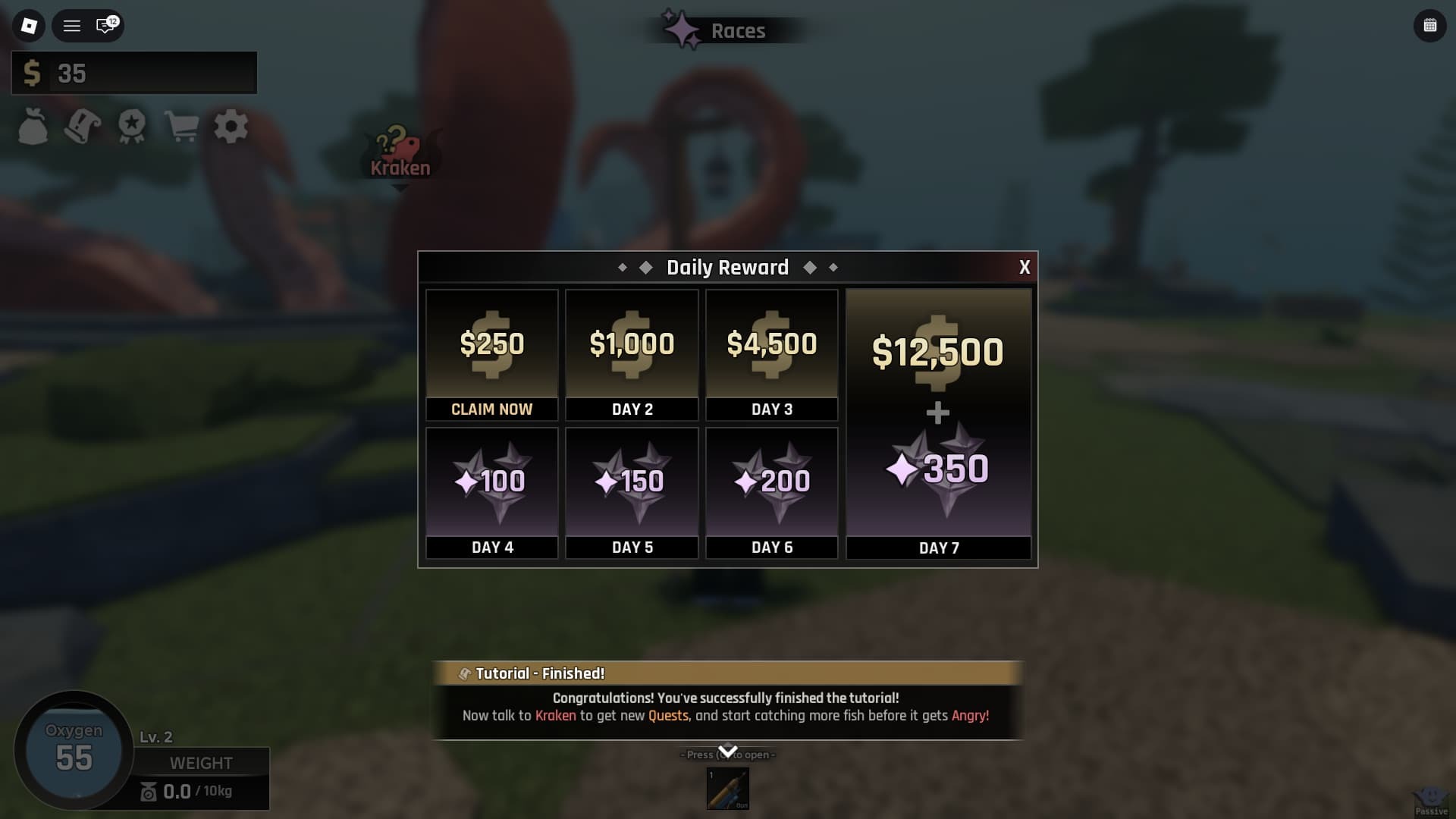Open the badges medal icon

130,127
